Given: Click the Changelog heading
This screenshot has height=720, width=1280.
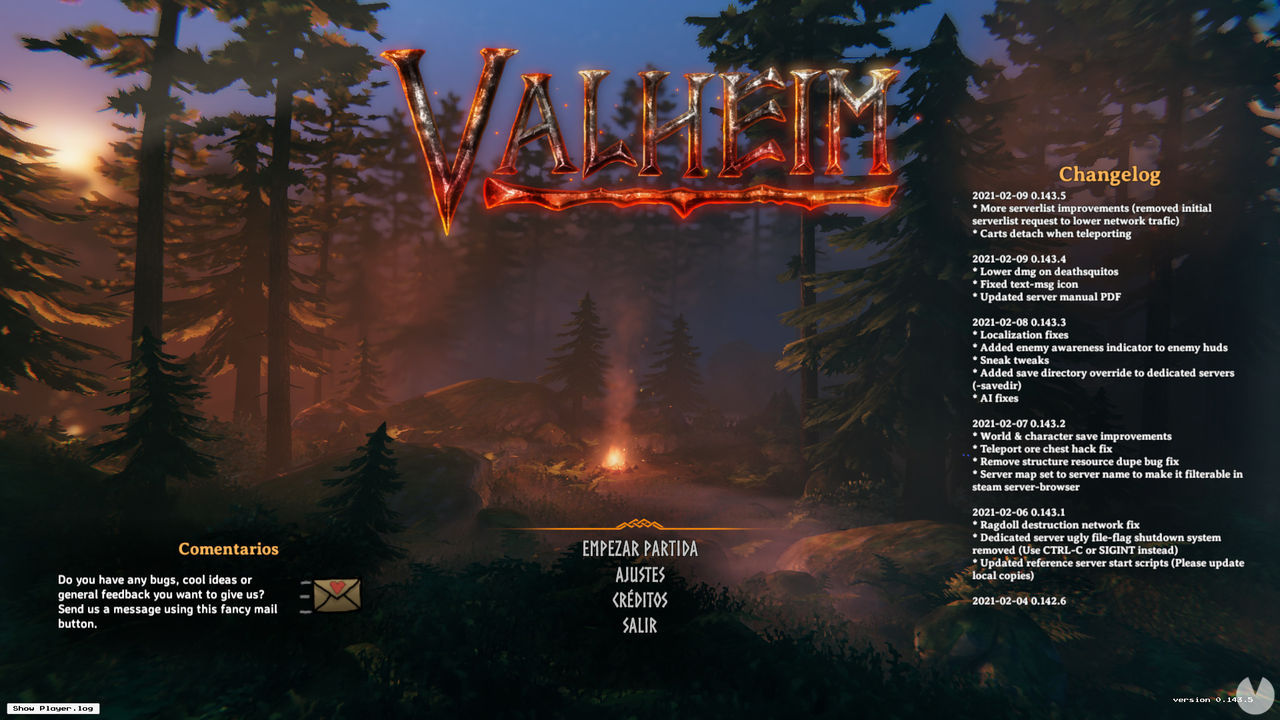Looking at the screenshot, I should click(x=1112, y=175).
